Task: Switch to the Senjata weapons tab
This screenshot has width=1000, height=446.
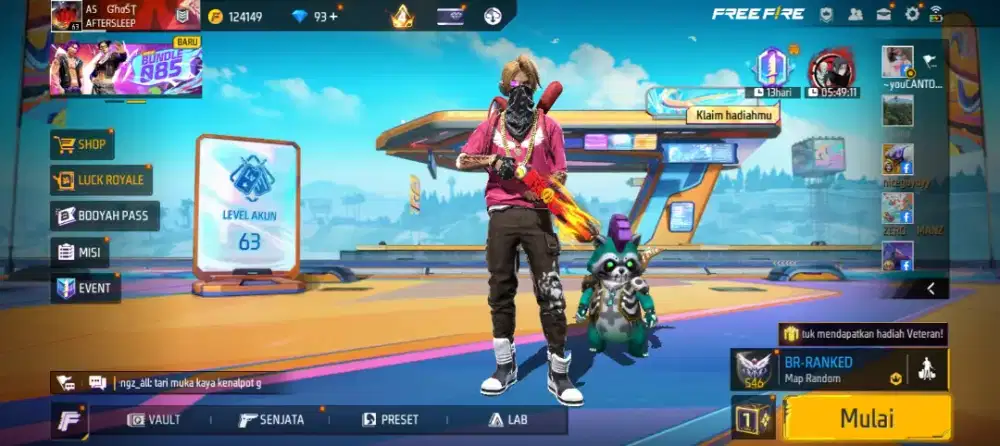Action: pos(271,420)
